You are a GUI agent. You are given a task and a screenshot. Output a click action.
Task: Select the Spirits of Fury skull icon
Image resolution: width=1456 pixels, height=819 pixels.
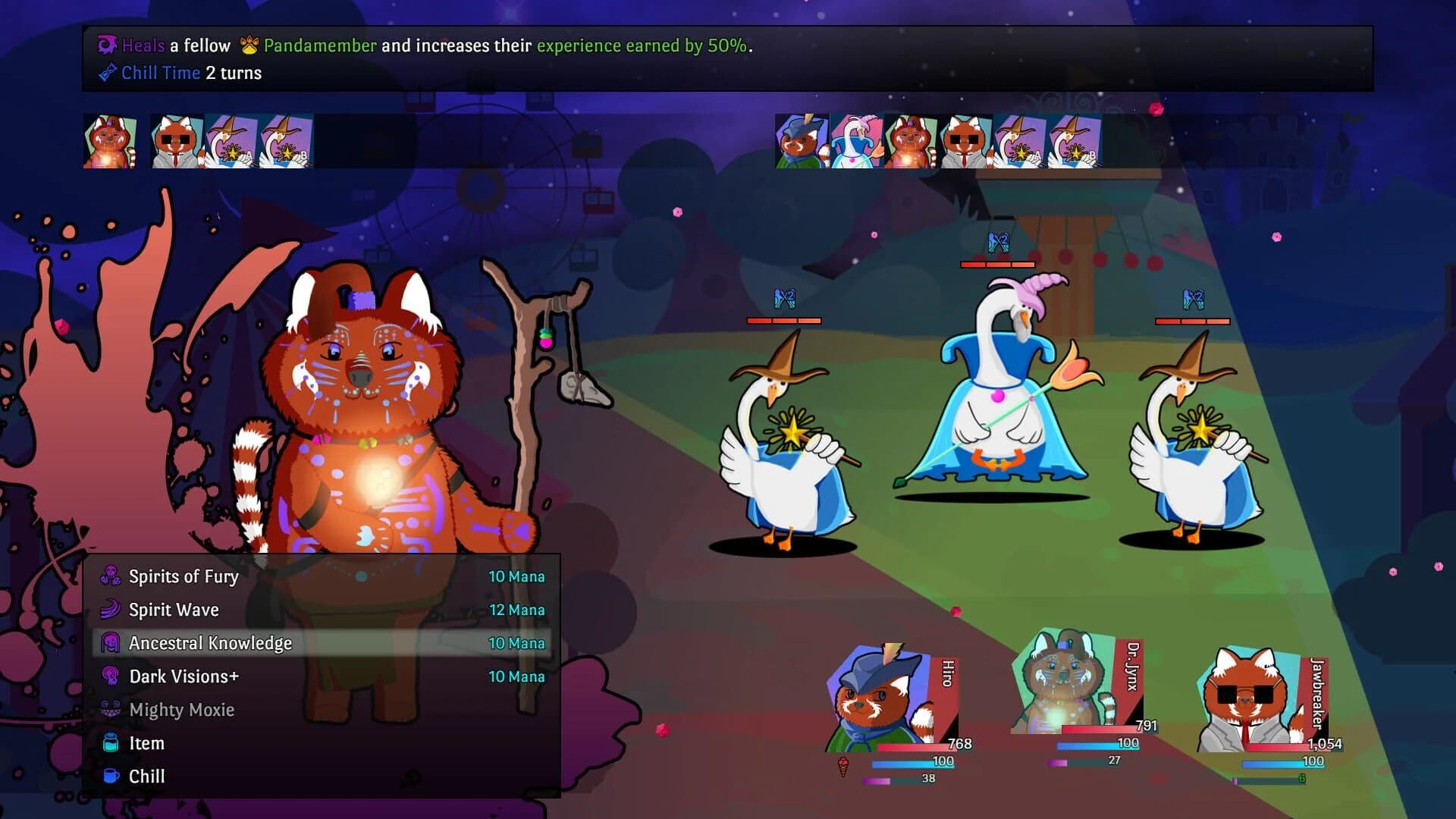pos(109,576)
